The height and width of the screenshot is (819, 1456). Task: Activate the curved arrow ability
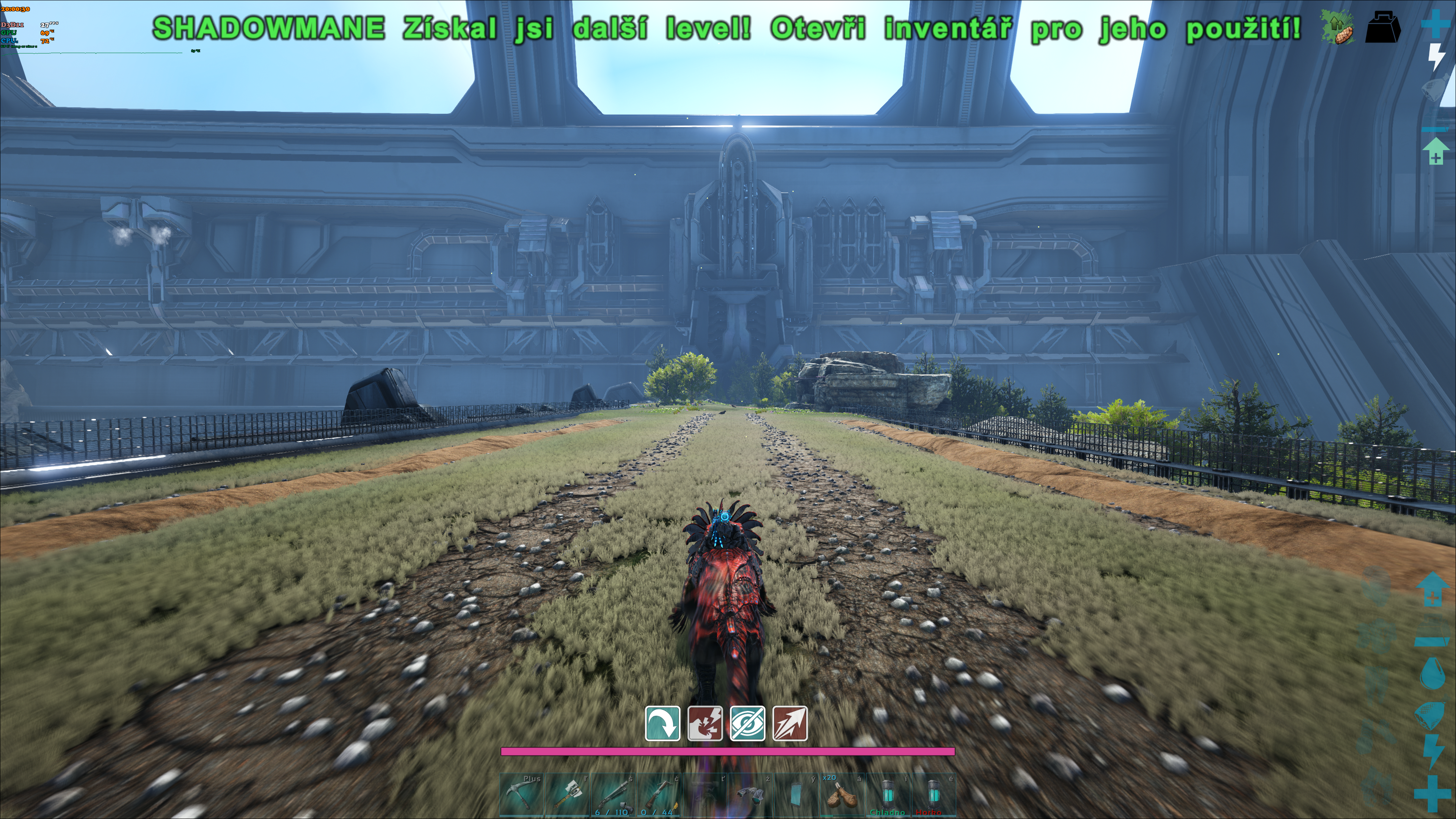[x=662, y=723]
